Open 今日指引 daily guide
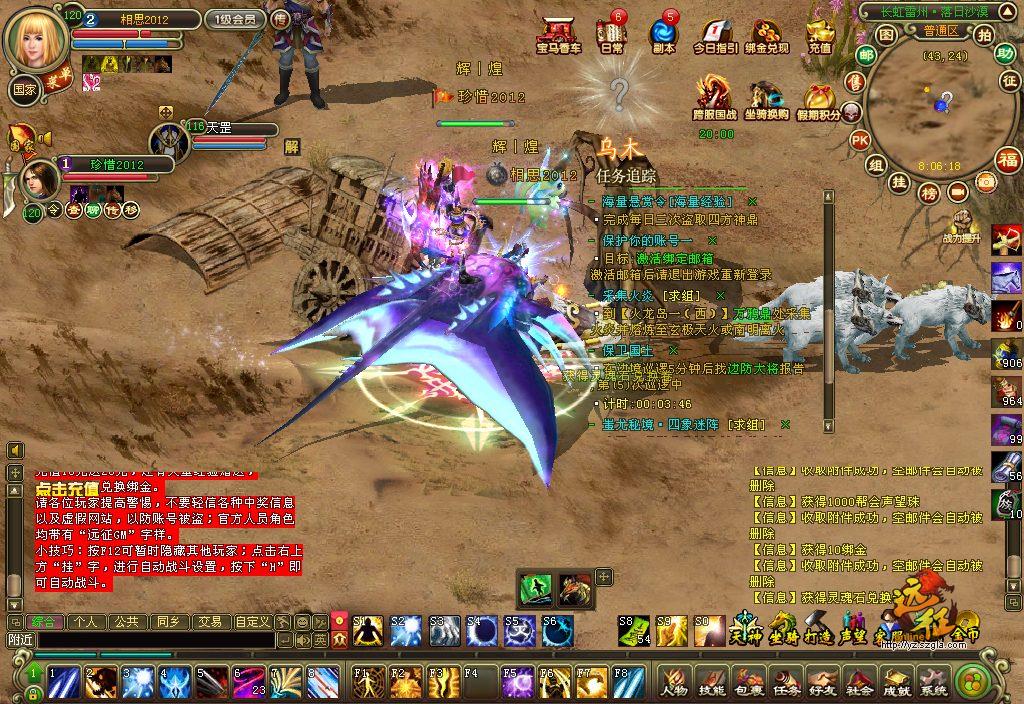The width and height of the screenshot is (1024, 704). tap(715, 35)
